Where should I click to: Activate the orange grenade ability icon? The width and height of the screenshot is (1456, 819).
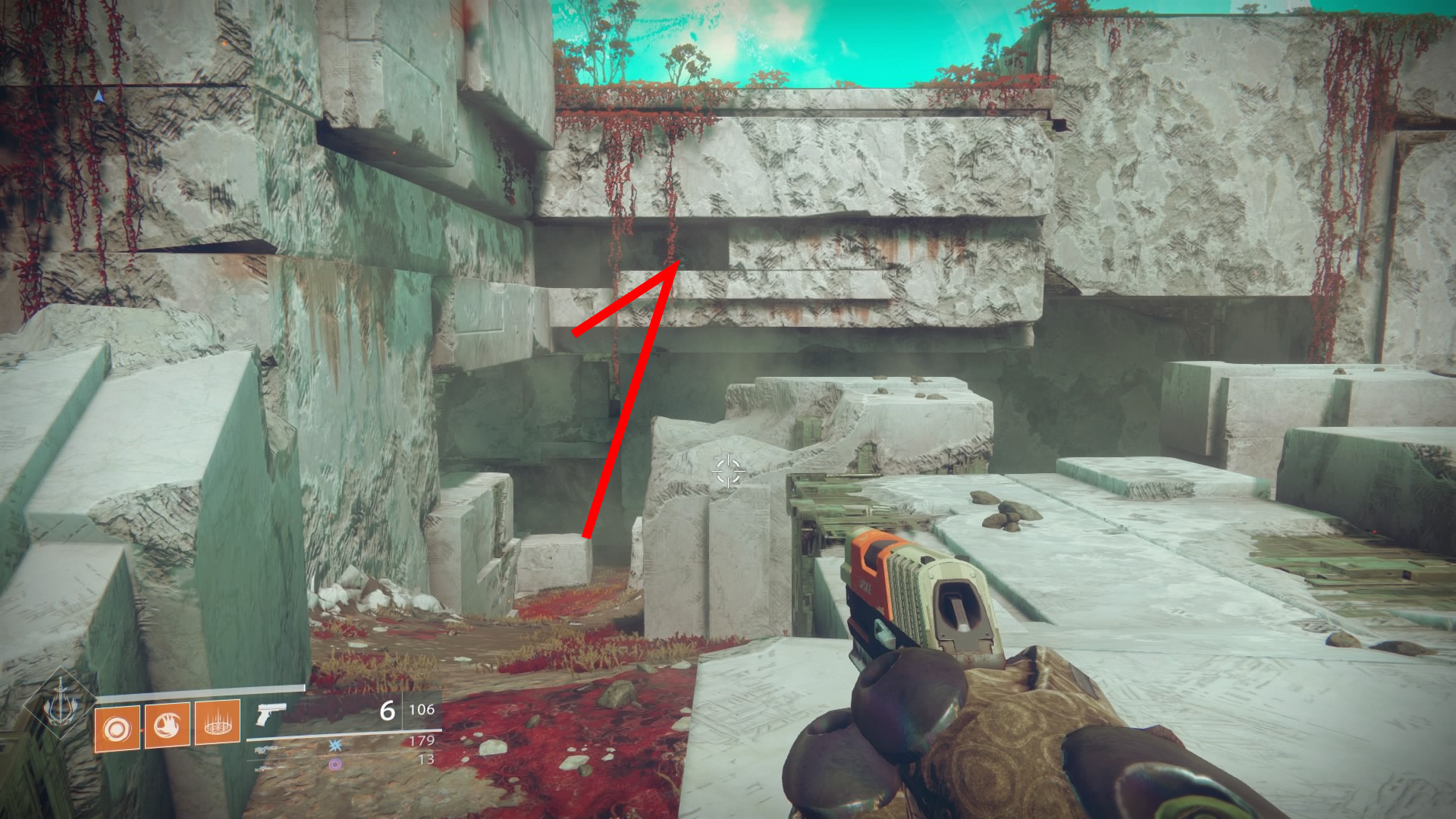coord(117,729)
